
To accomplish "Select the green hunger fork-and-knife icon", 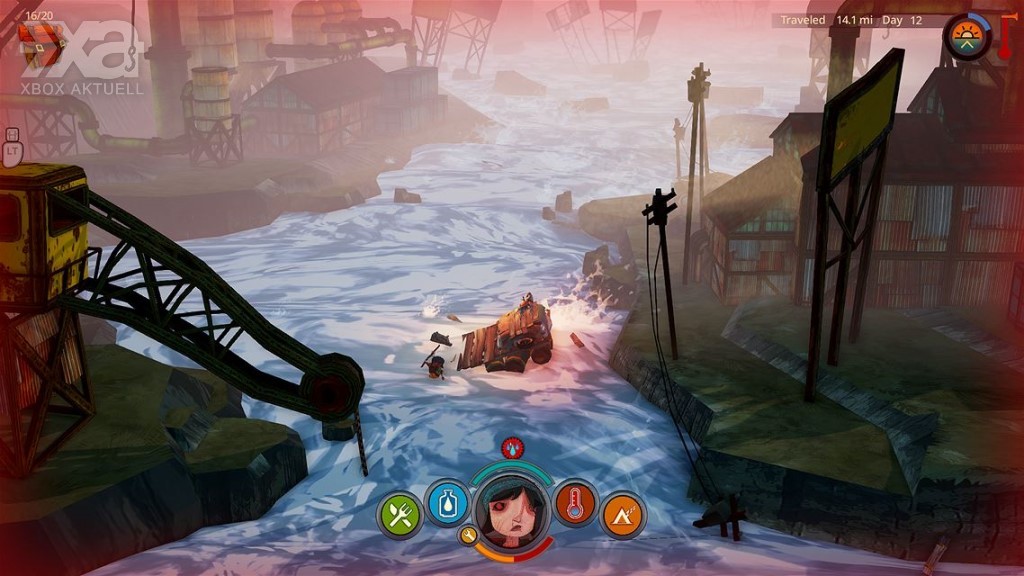I will (400, 515).
